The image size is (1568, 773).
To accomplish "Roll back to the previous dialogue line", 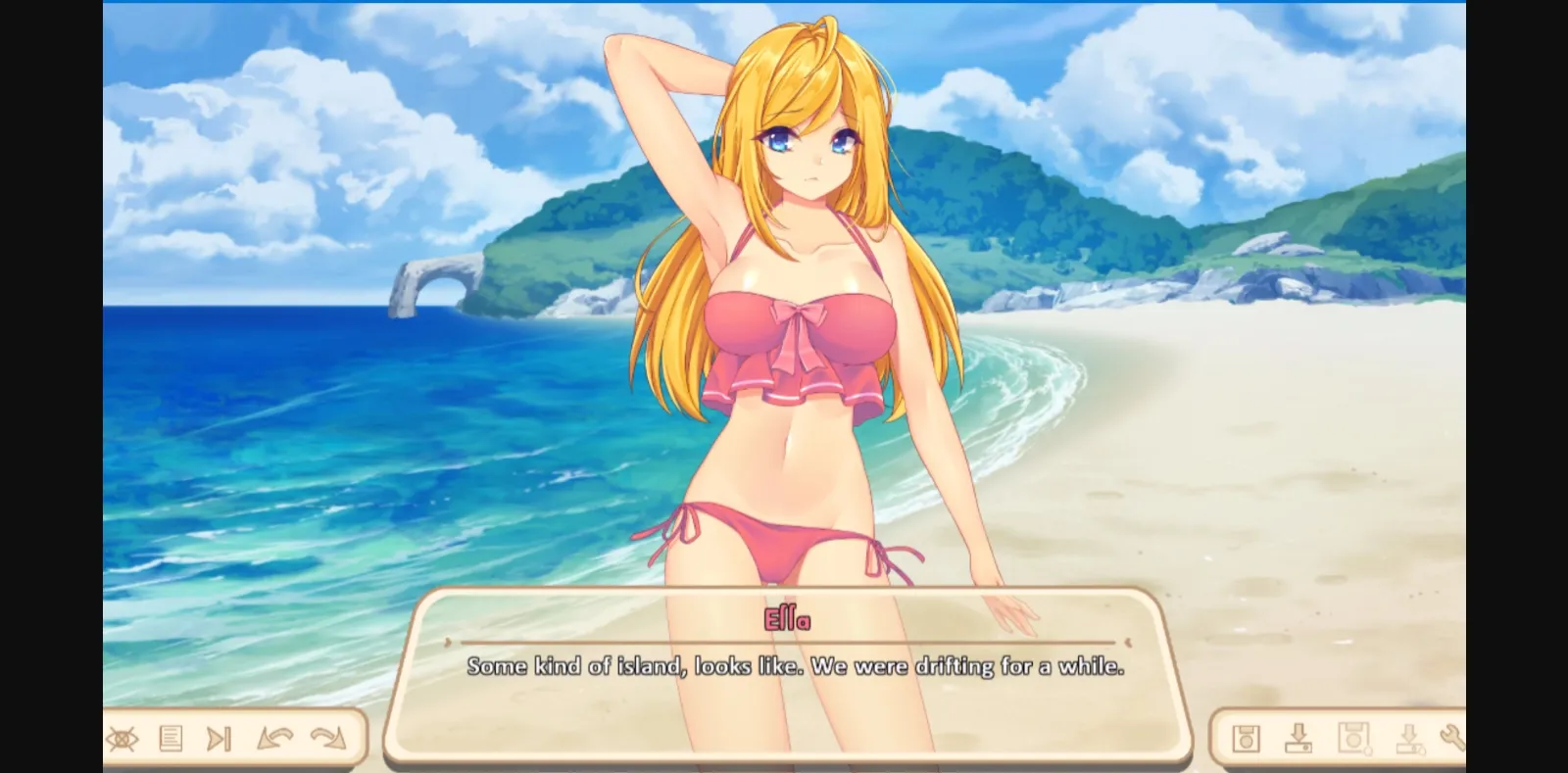I will (x=274, y=740).
